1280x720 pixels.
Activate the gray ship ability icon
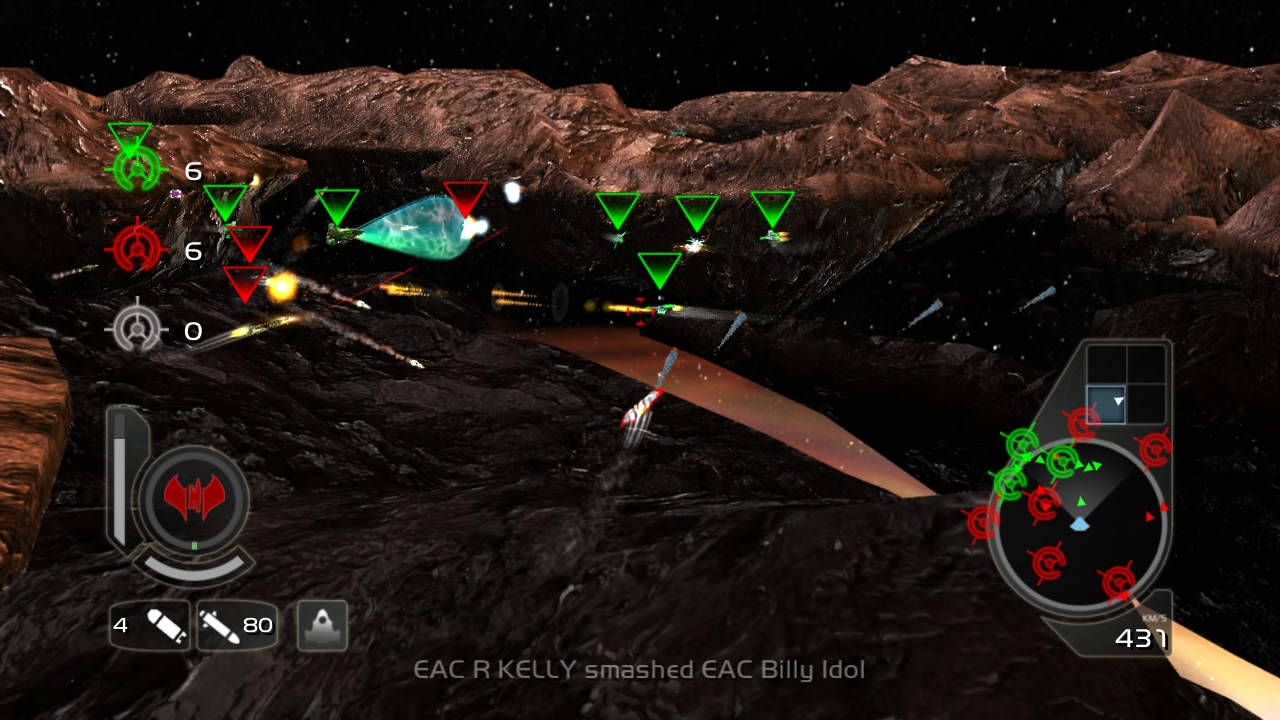tap(322, 626)
